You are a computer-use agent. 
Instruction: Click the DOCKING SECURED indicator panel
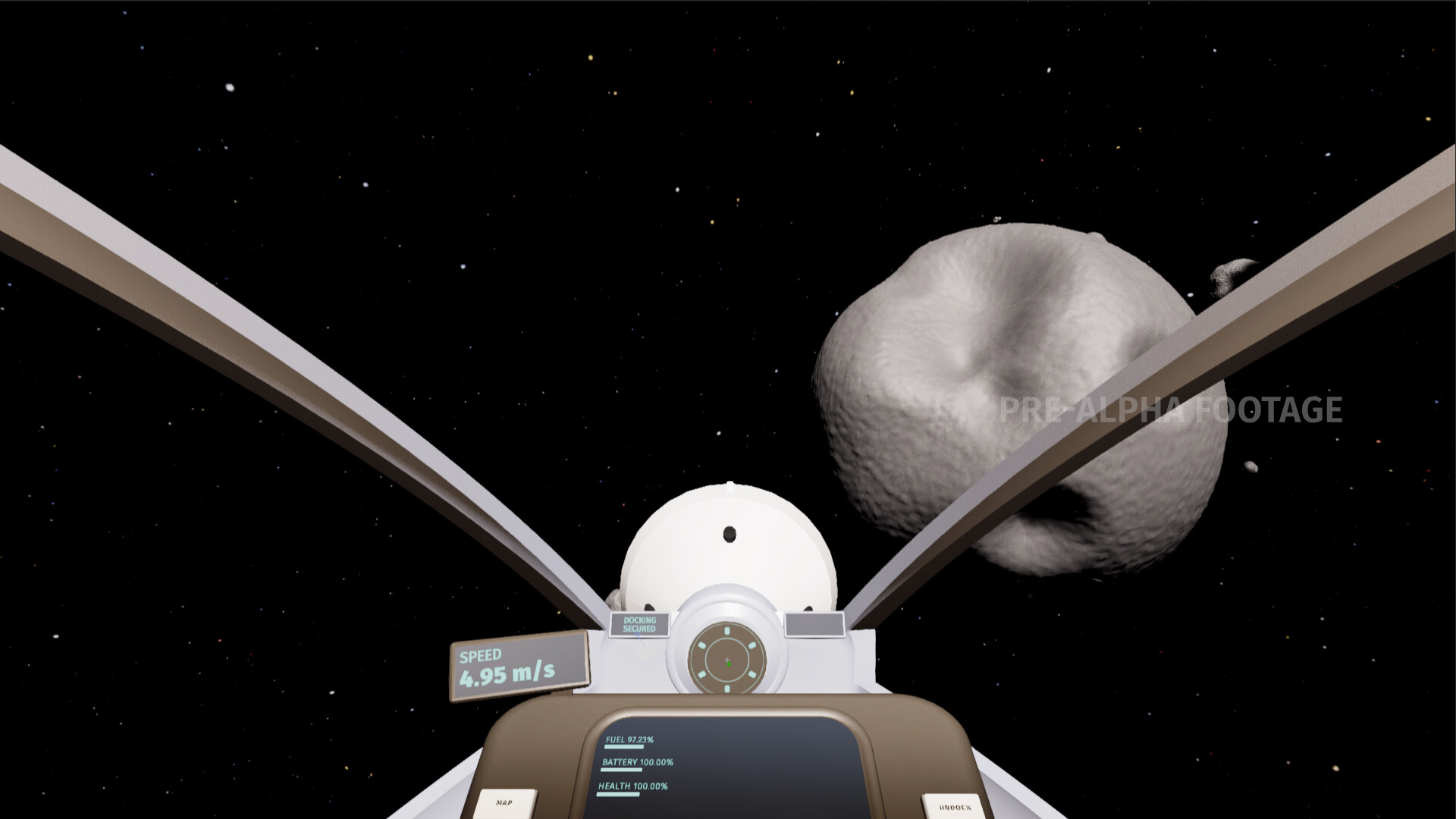pyautogui.click(x=639, y=624)
